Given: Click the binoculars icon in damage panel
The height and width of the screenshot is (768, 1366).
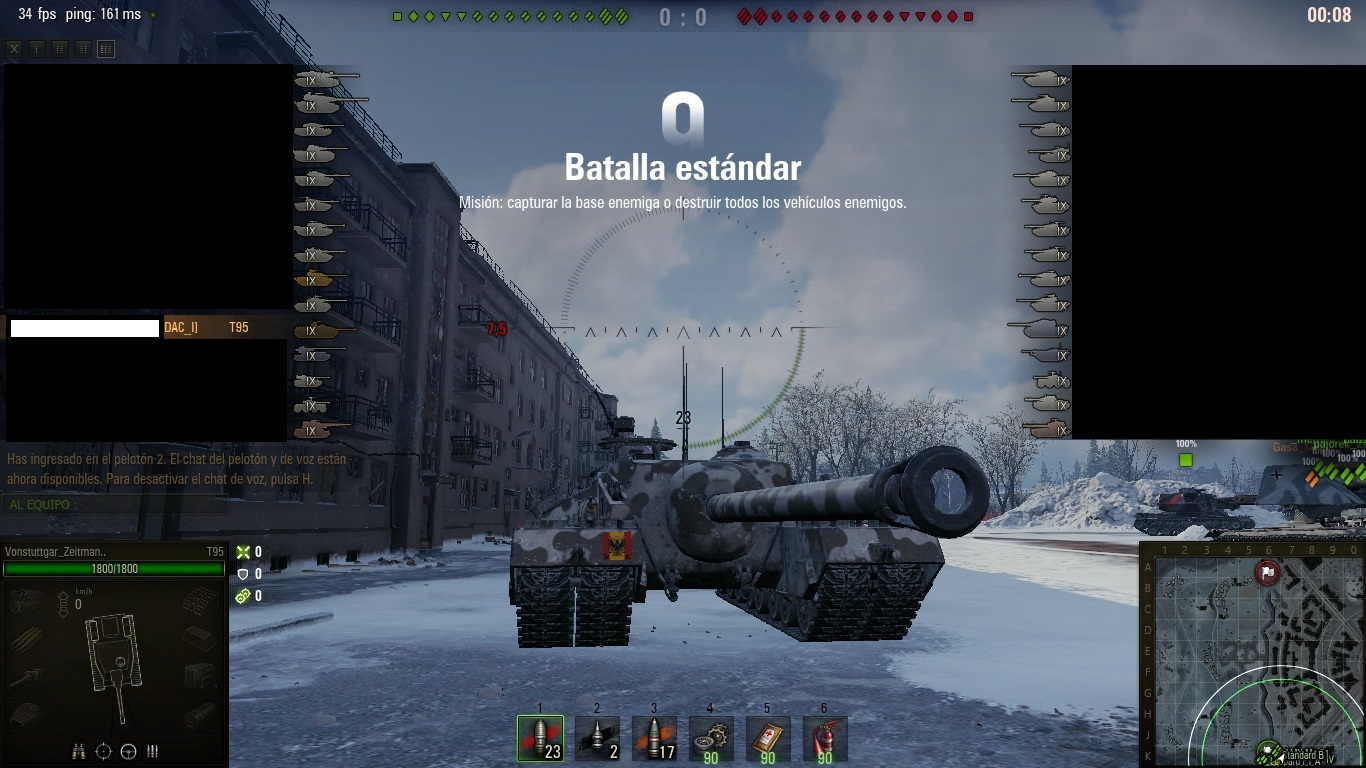Looking at the screenshot, I should (79, 751).
